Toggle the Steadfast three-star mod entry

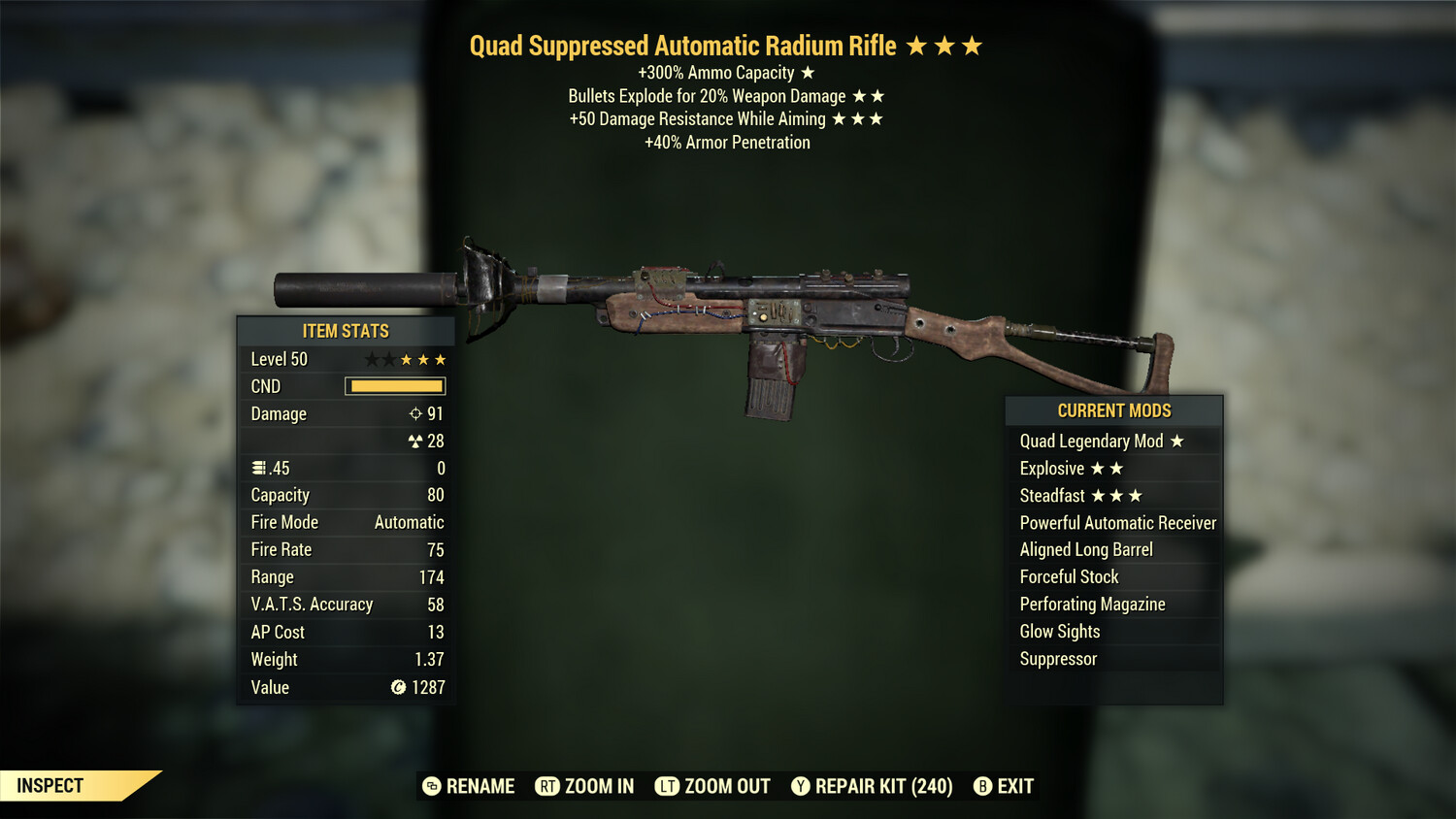[x=1077, y=495]
